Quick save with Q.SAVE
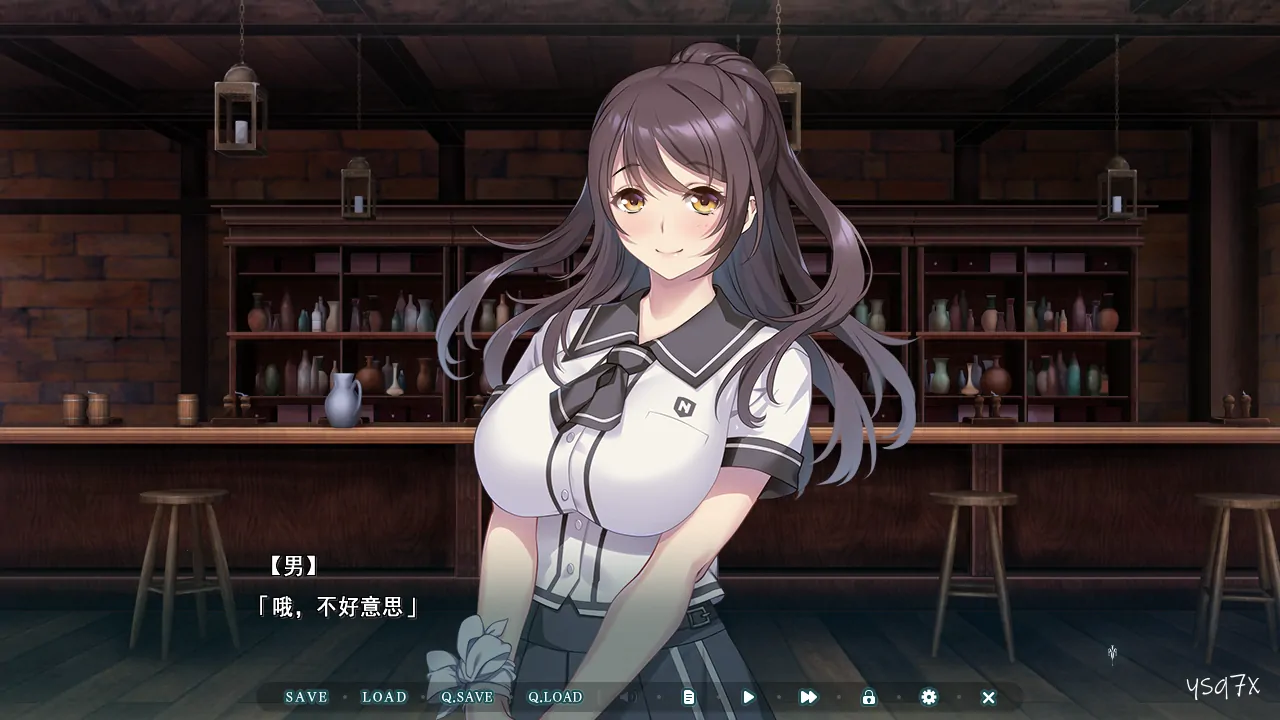Image resolution: width=1280 pixels, height=720 pixels. pyautogui.click(x=467, y=697)
